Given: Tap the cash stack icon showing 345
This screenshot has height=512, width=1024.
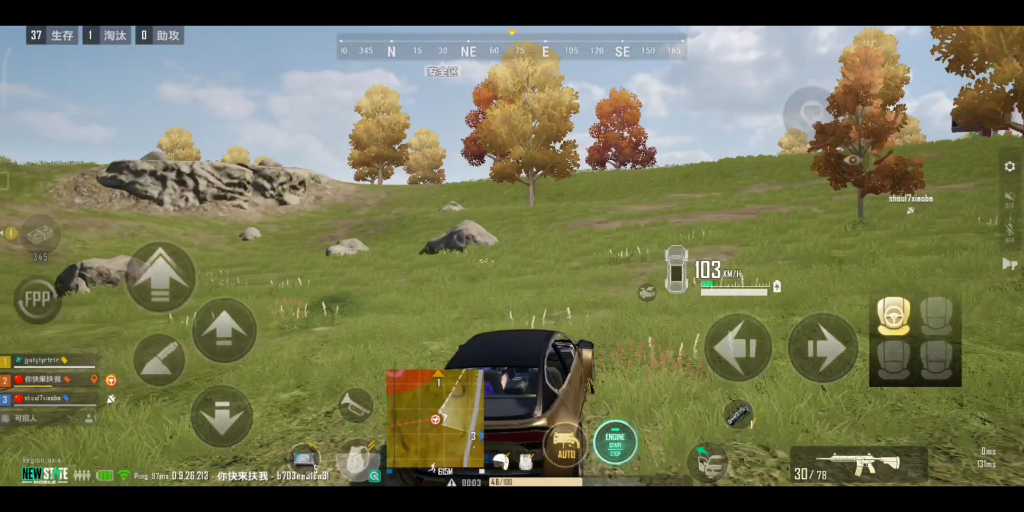Looking at the screenshot, I should pyautogui.click(x=40, y=235).
